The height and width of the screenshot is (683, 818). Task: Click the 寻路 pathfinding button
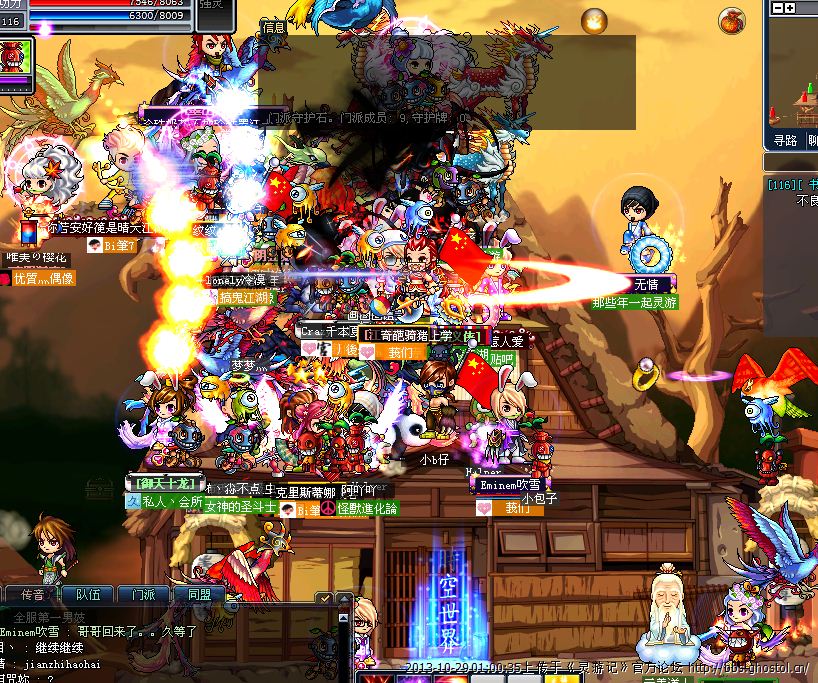tap(785, 142)
